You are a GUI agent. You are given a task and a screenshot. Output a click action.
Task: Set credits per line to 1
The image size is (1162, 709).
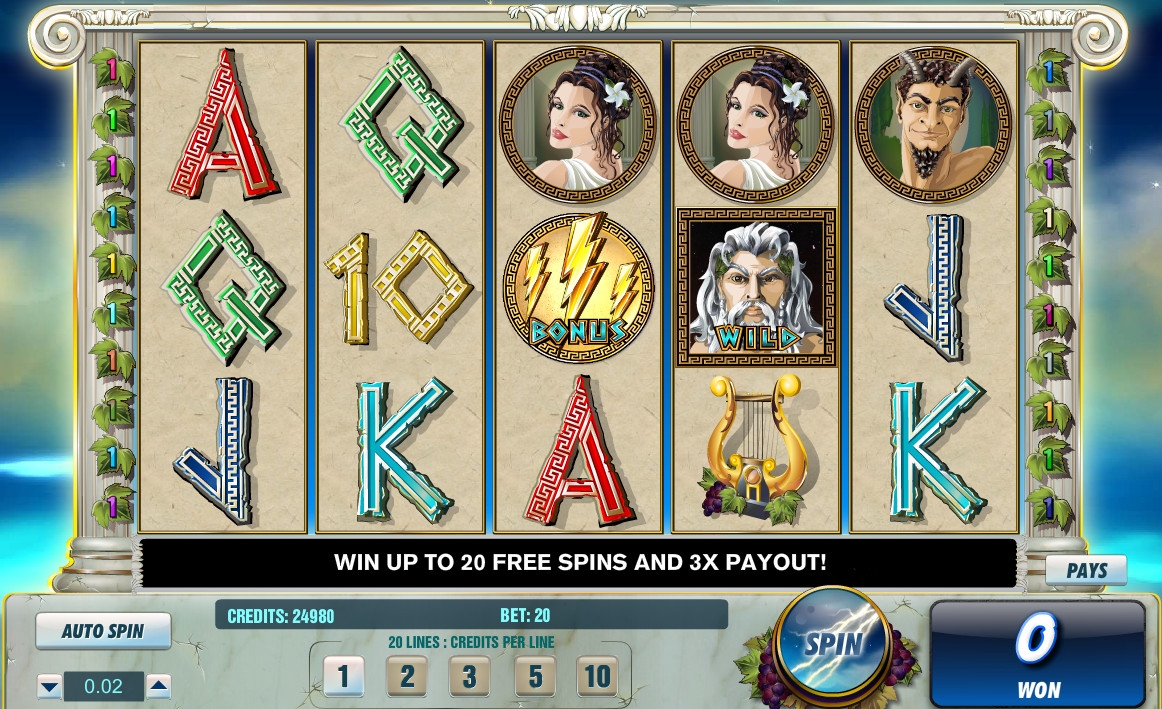[343, 677]
